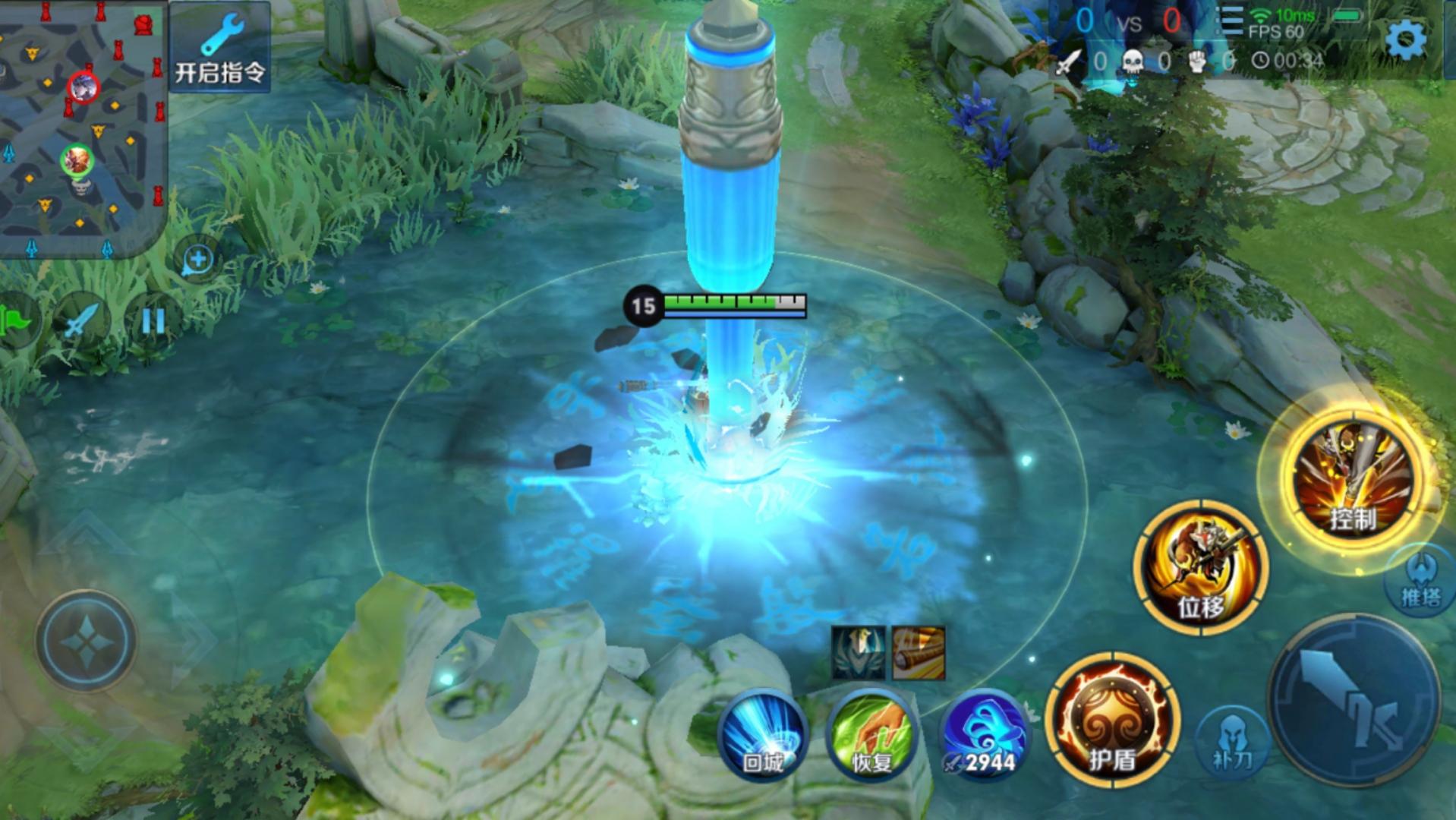Open the 开启指令 command panel
This screenshot has width=1456, height=820.
coord(219,47)
